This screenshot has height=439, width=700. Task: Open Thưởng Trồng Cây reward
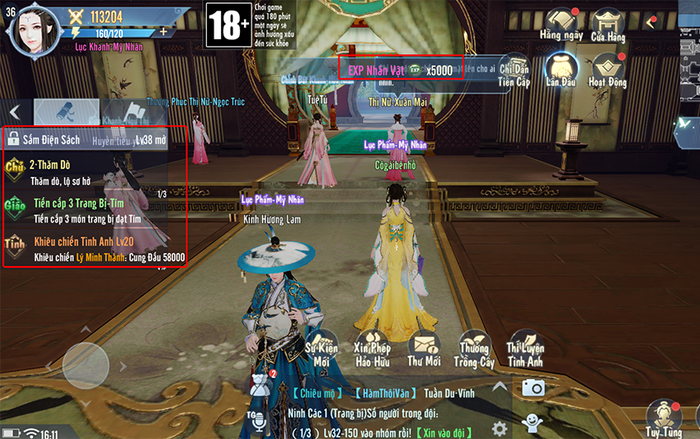pos(473,350)
